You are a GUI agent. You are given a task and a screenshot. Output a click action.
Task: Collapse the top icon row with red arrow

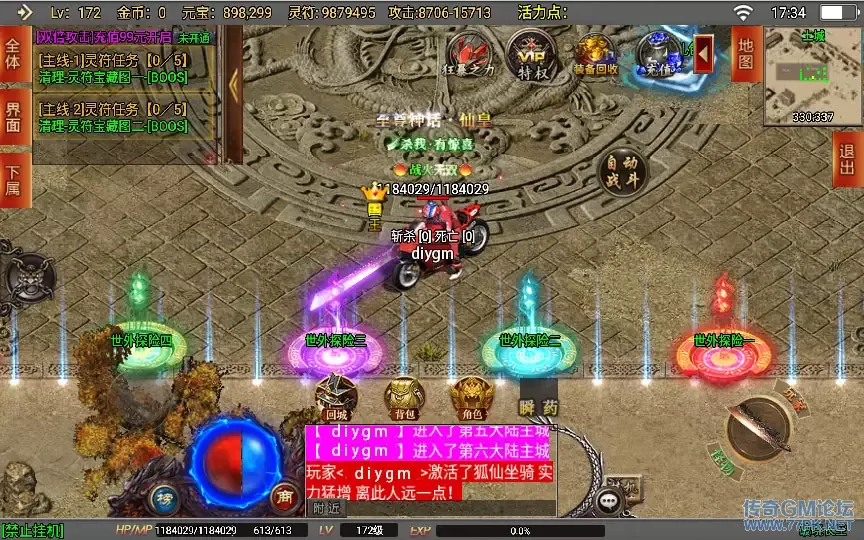704,49
